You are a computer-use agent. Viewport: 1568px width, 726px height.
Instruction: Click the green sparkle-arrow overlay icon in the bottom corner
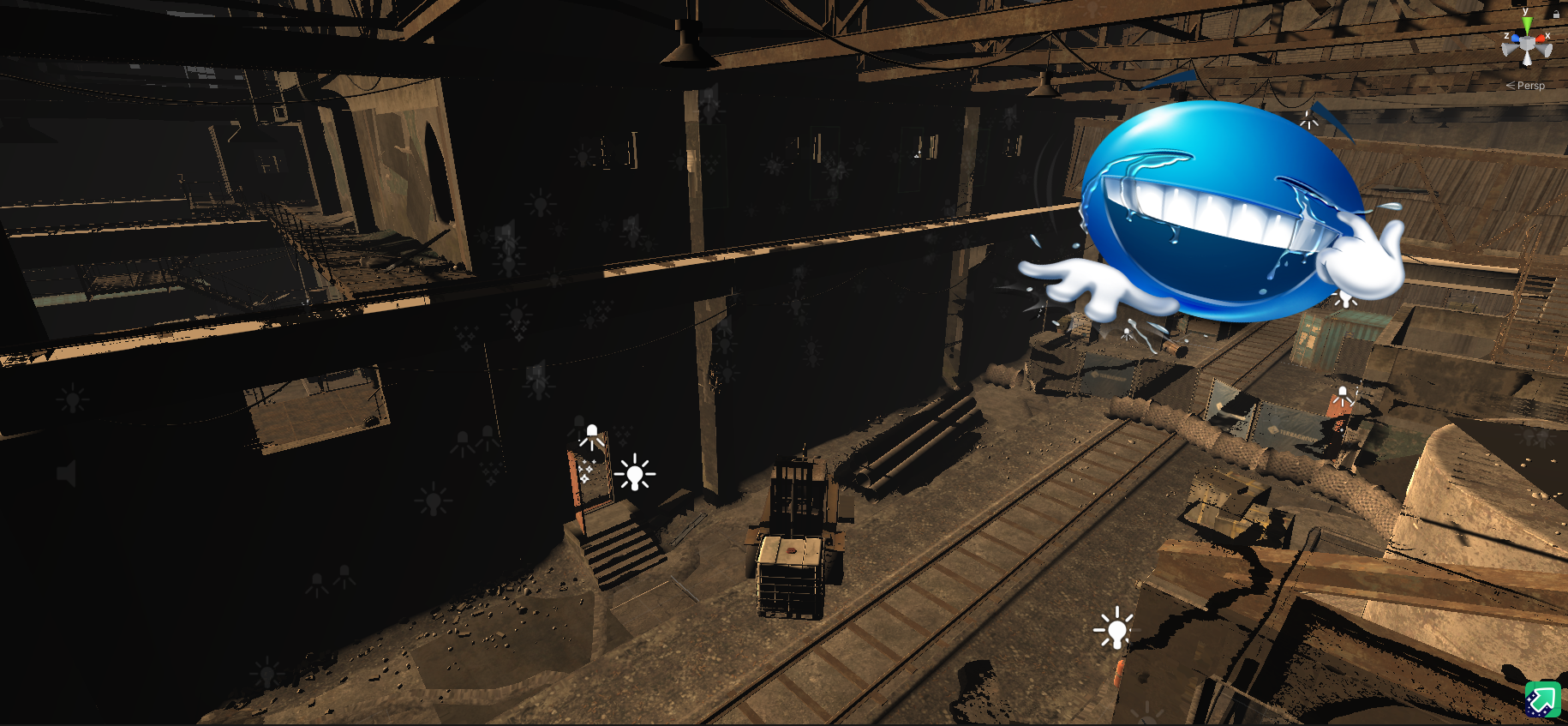pyautogui.click(x=1541, y=700)
